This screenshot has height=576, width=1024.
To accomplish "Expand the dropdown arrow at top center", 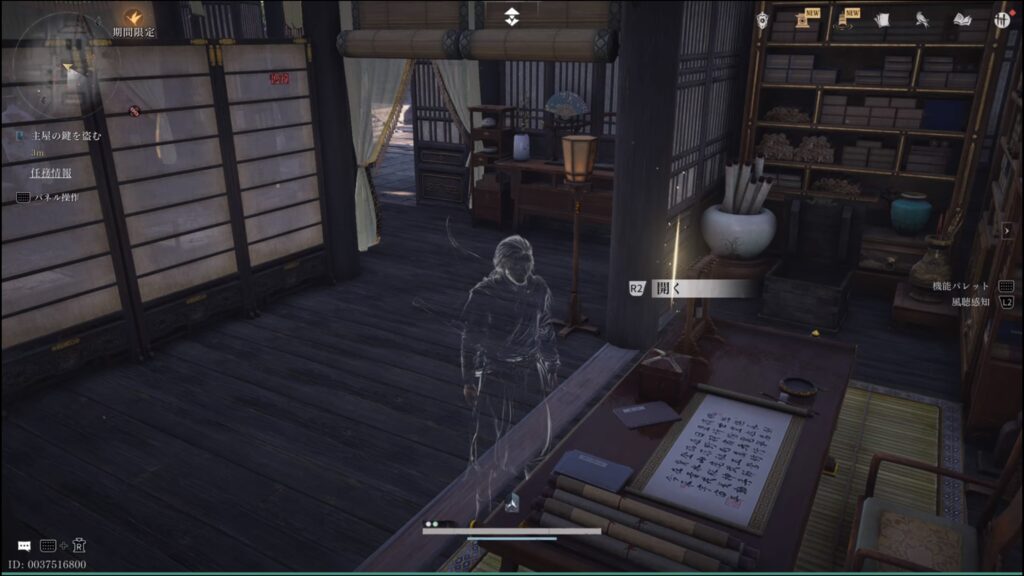I will [512, 17].
